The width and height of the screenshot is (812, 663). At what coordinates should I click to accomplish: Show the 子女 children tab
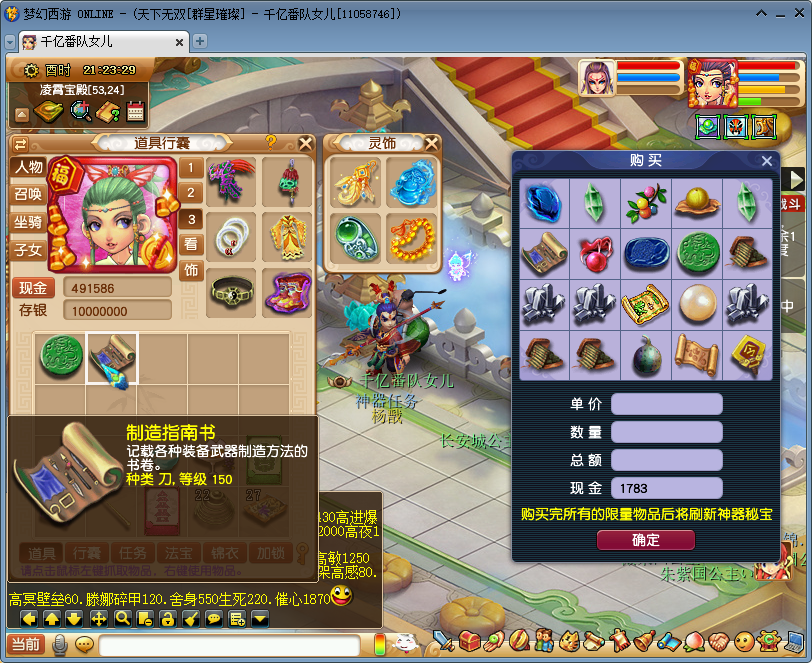click(28, 250)
